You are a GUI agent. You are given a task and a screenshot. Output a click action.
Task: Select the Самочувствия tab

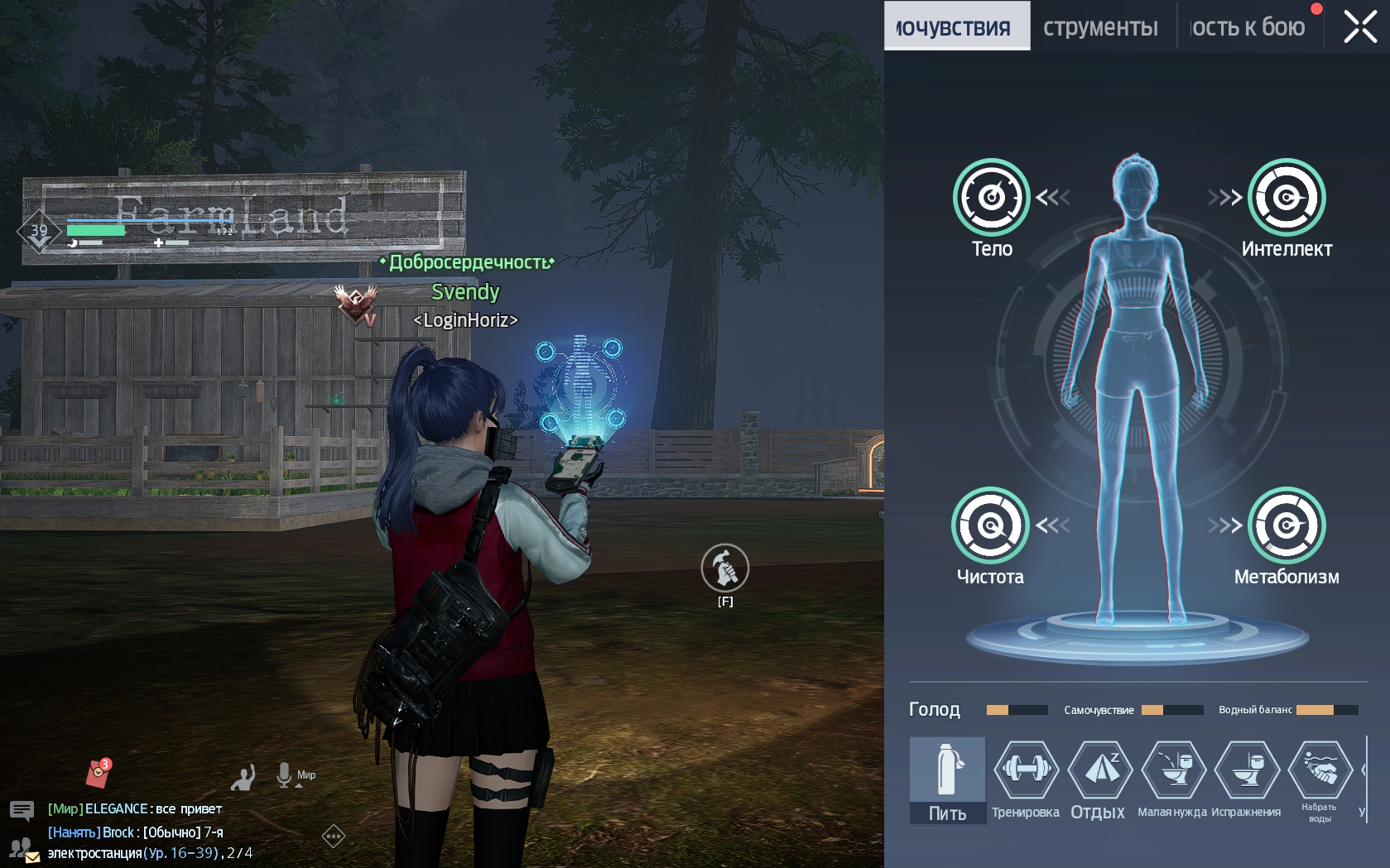pos(956,27)
